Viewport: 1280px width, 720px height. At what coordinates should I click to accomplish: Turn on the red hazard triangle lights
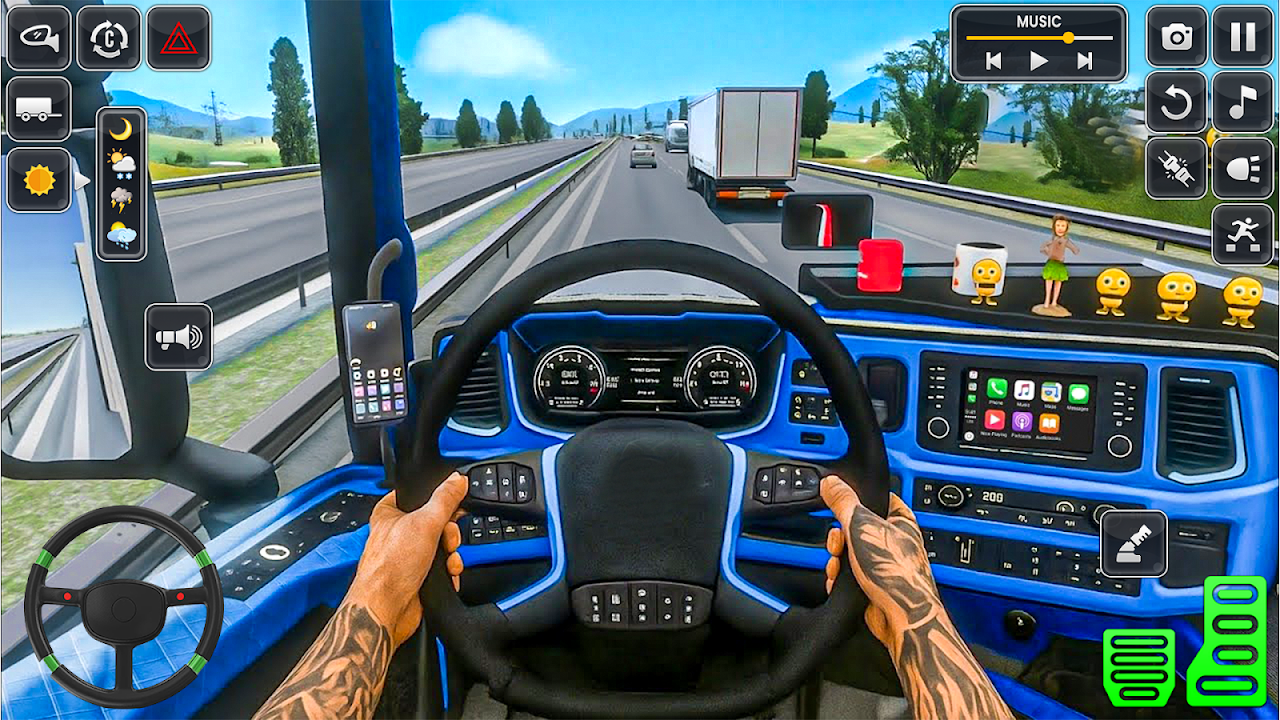[x=178, y=38]
